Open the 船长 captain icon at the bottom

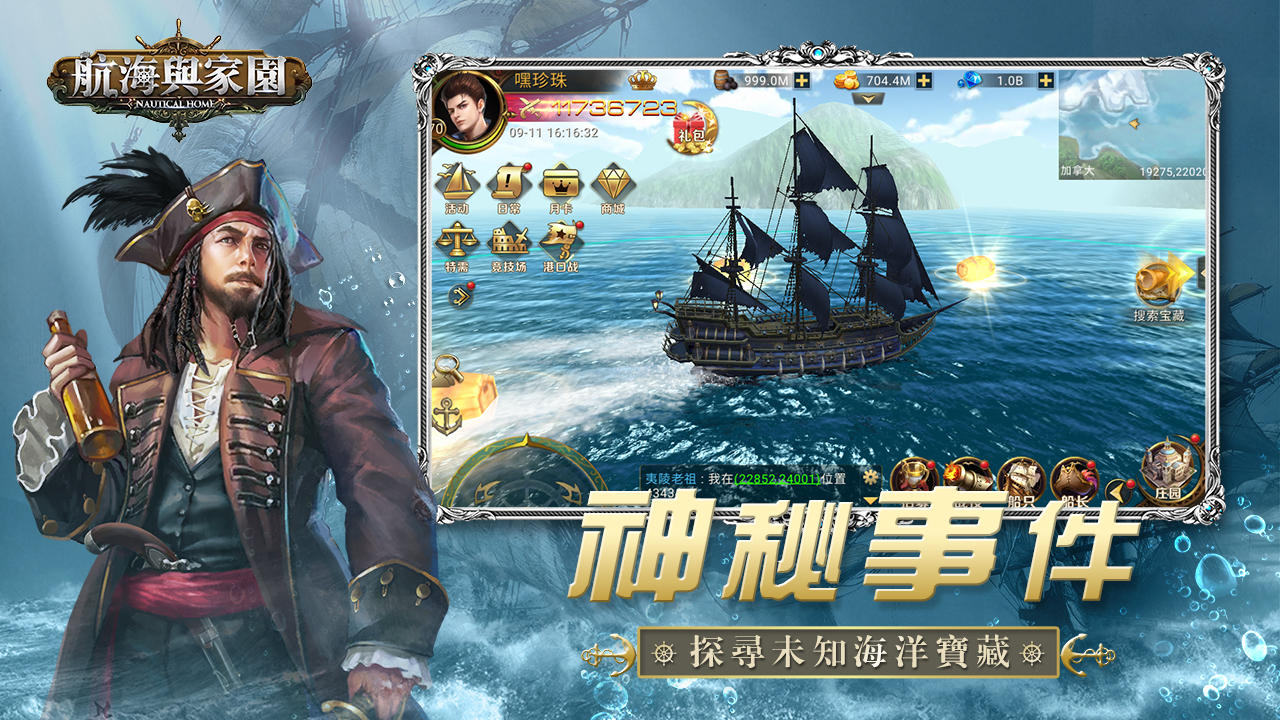tap(1074, 477)
